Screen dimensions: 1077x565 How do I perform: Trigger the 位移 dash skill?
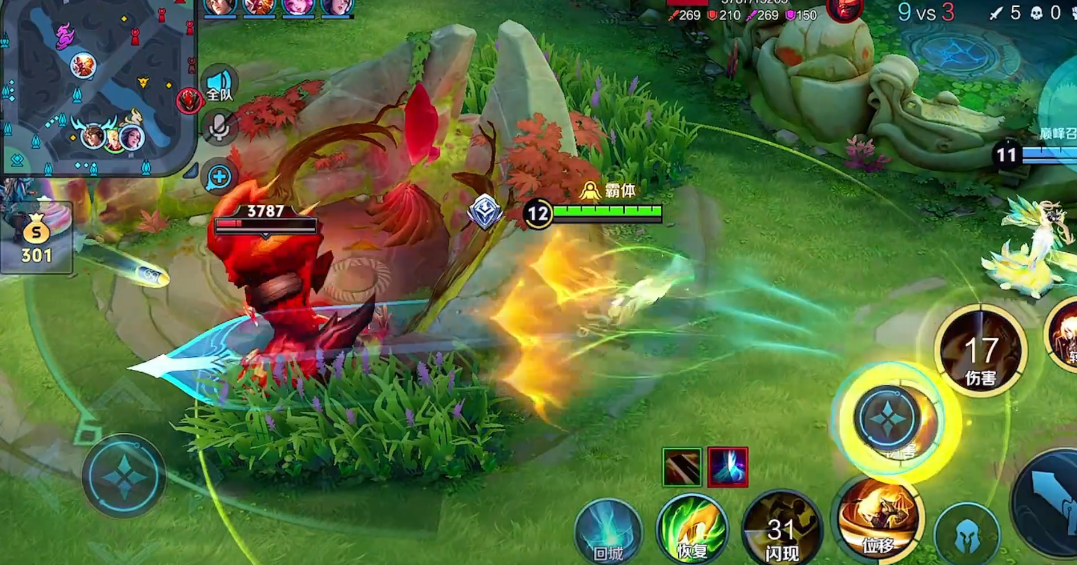(x=879, y=518)
